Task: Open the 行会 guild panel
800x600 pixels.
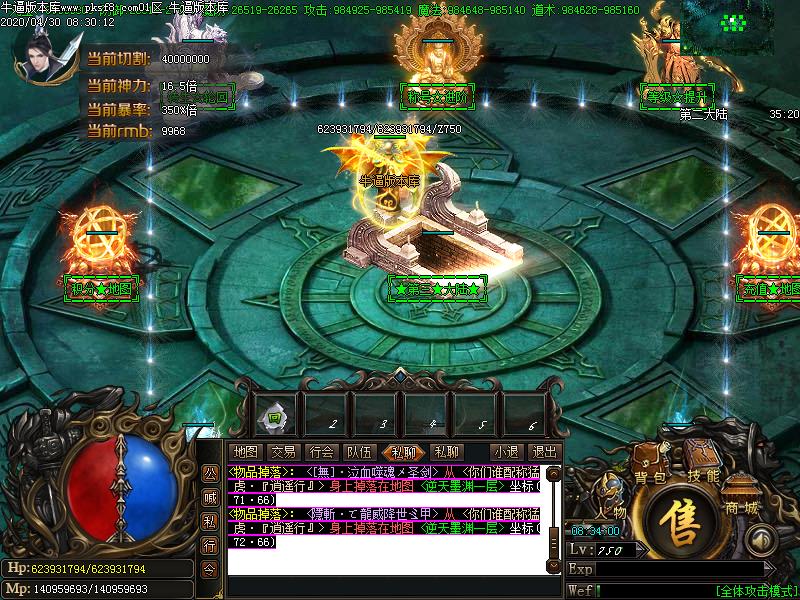Action: 321,452
